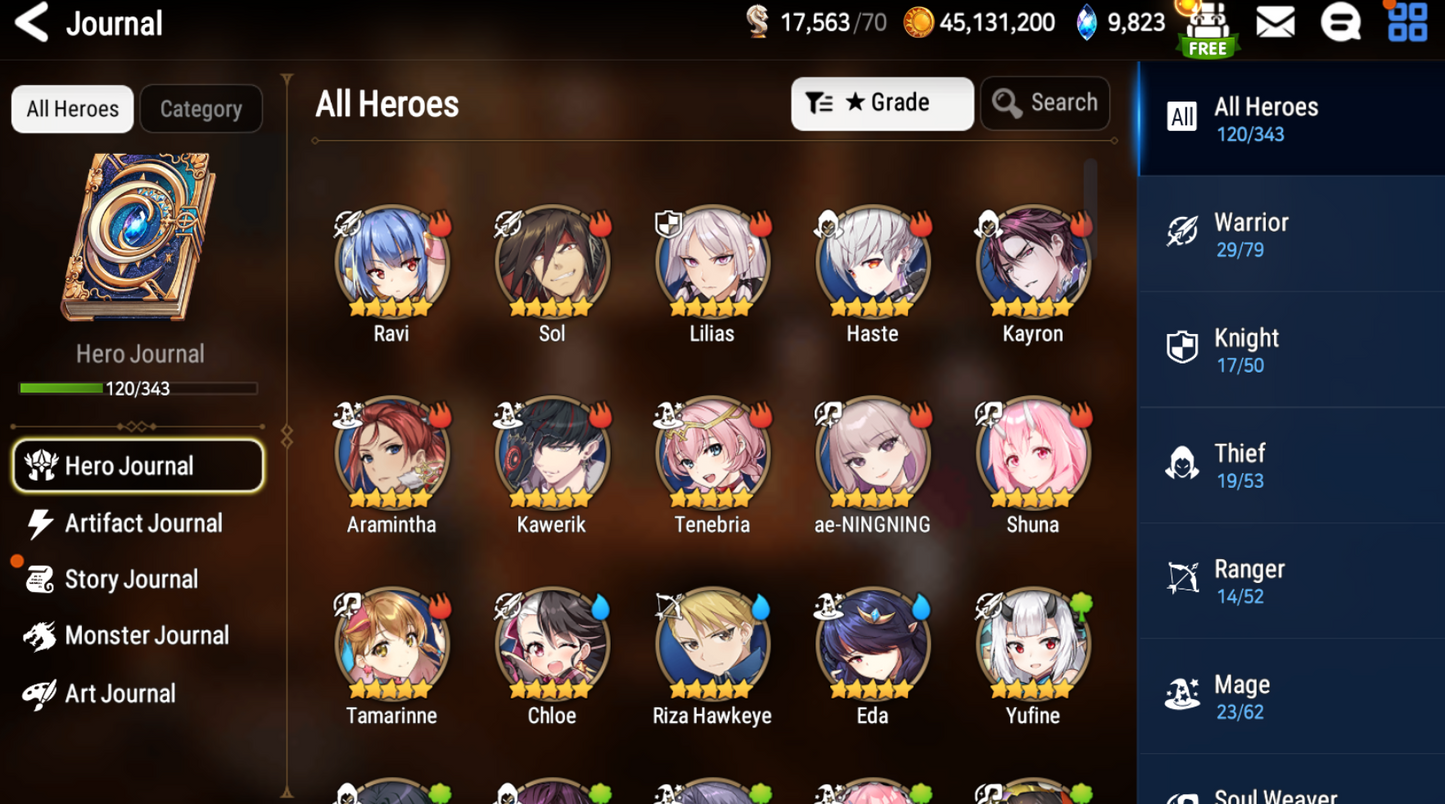The width and height of the screenshot is (1445, 804).
Task: Filter heroes by Warrior class
Action: pyautogui.click(x=1290, y=234)
